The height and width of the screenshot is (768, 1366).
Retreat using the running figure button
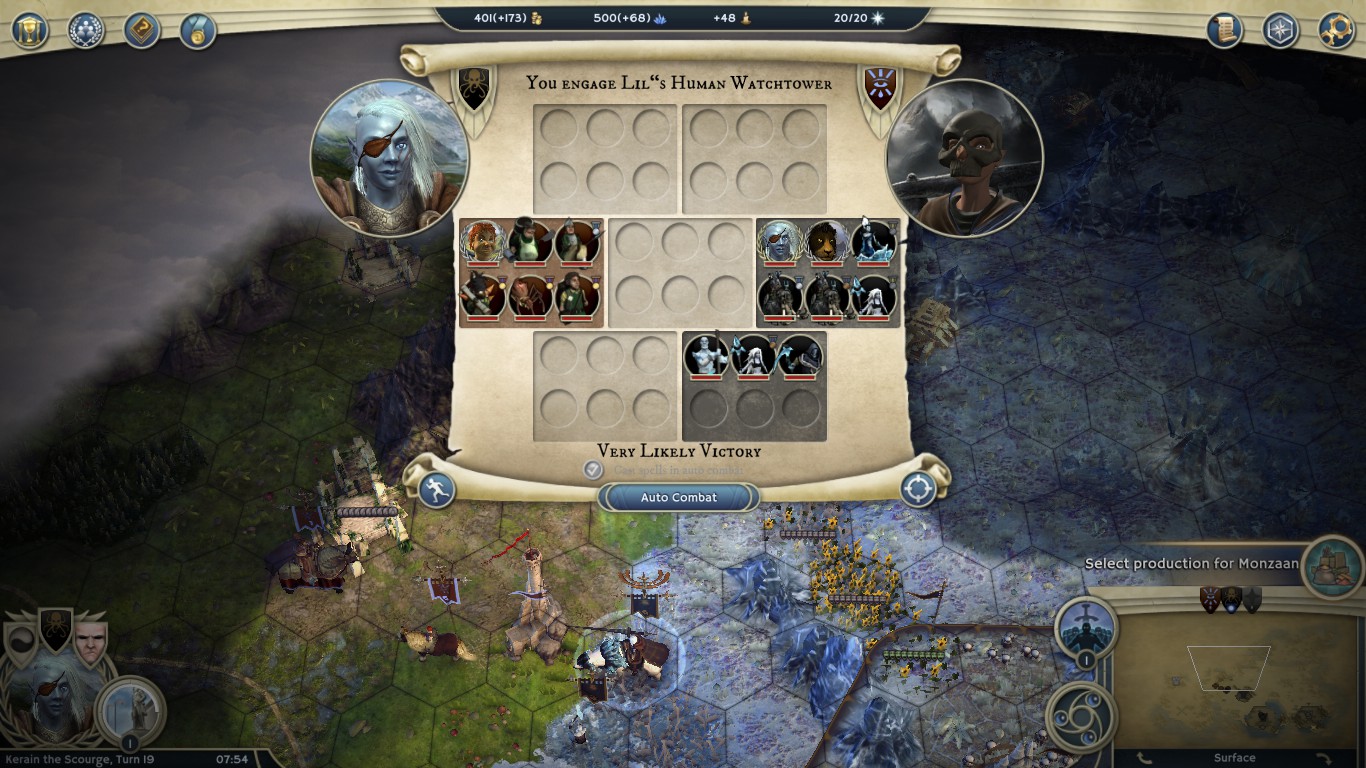[437, 490]
